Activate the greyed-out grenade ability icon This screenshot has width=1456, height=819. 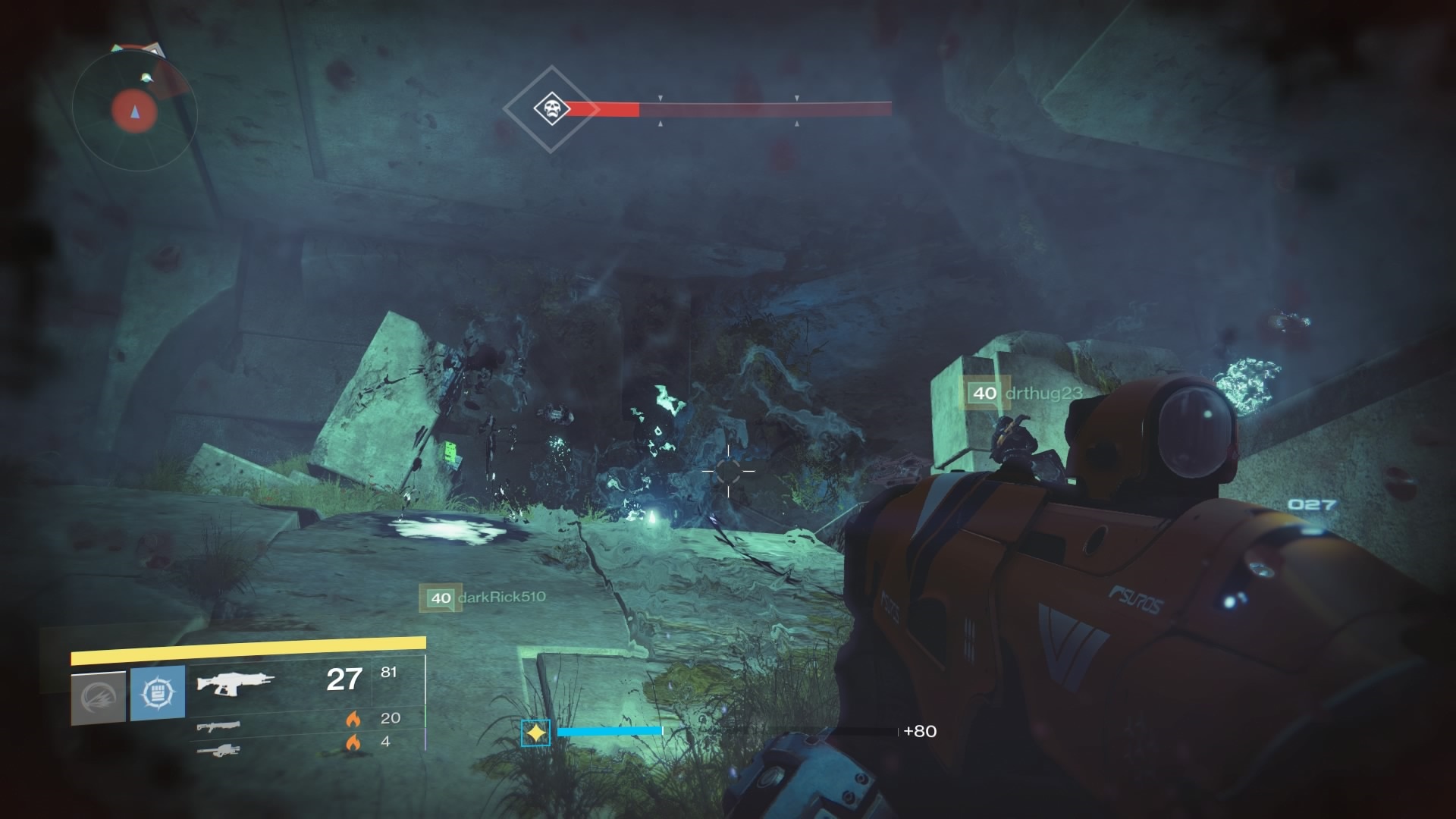(99, 698)
